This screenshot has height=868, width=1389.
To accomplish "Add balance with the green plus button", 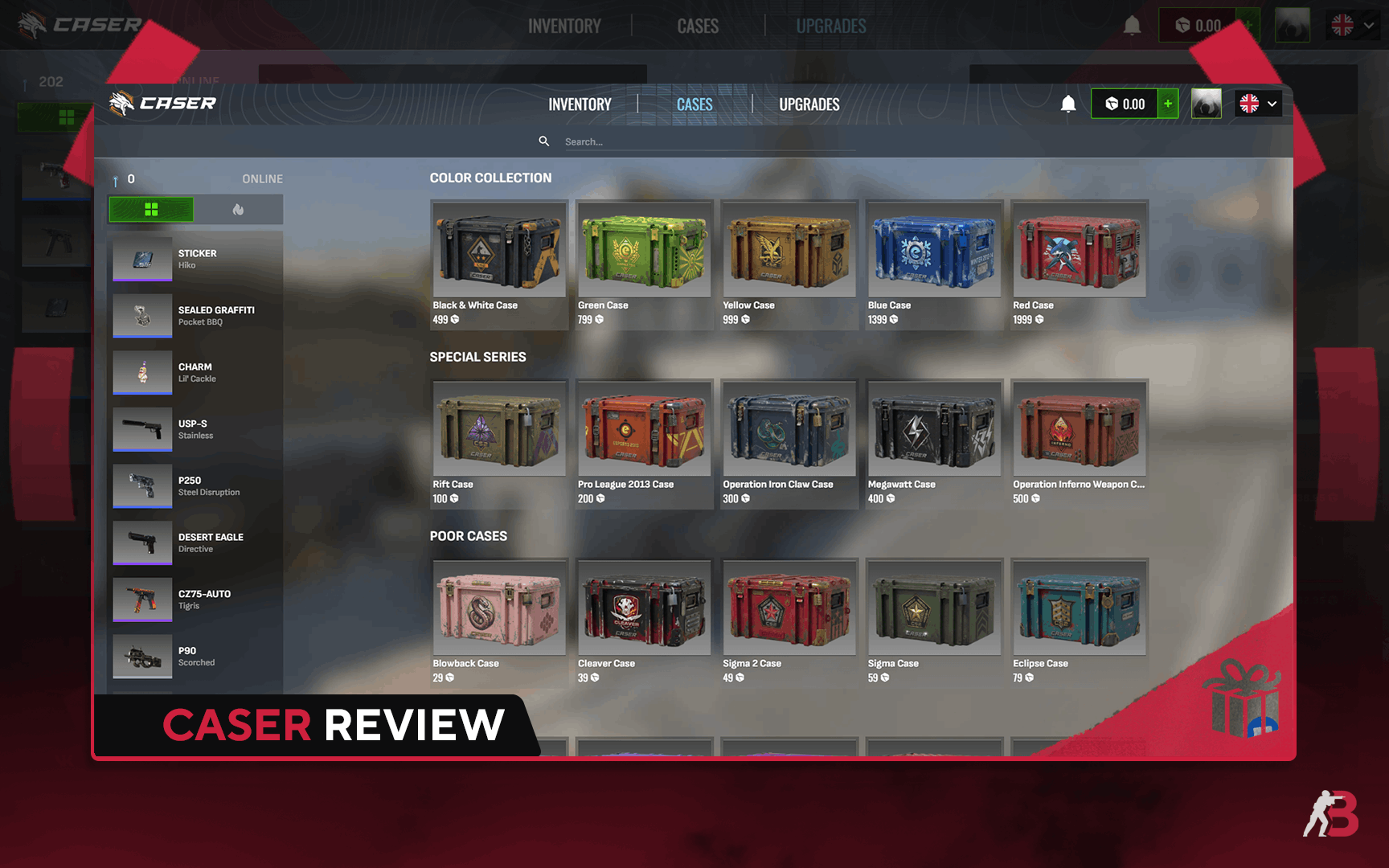I will point(1168,104).
